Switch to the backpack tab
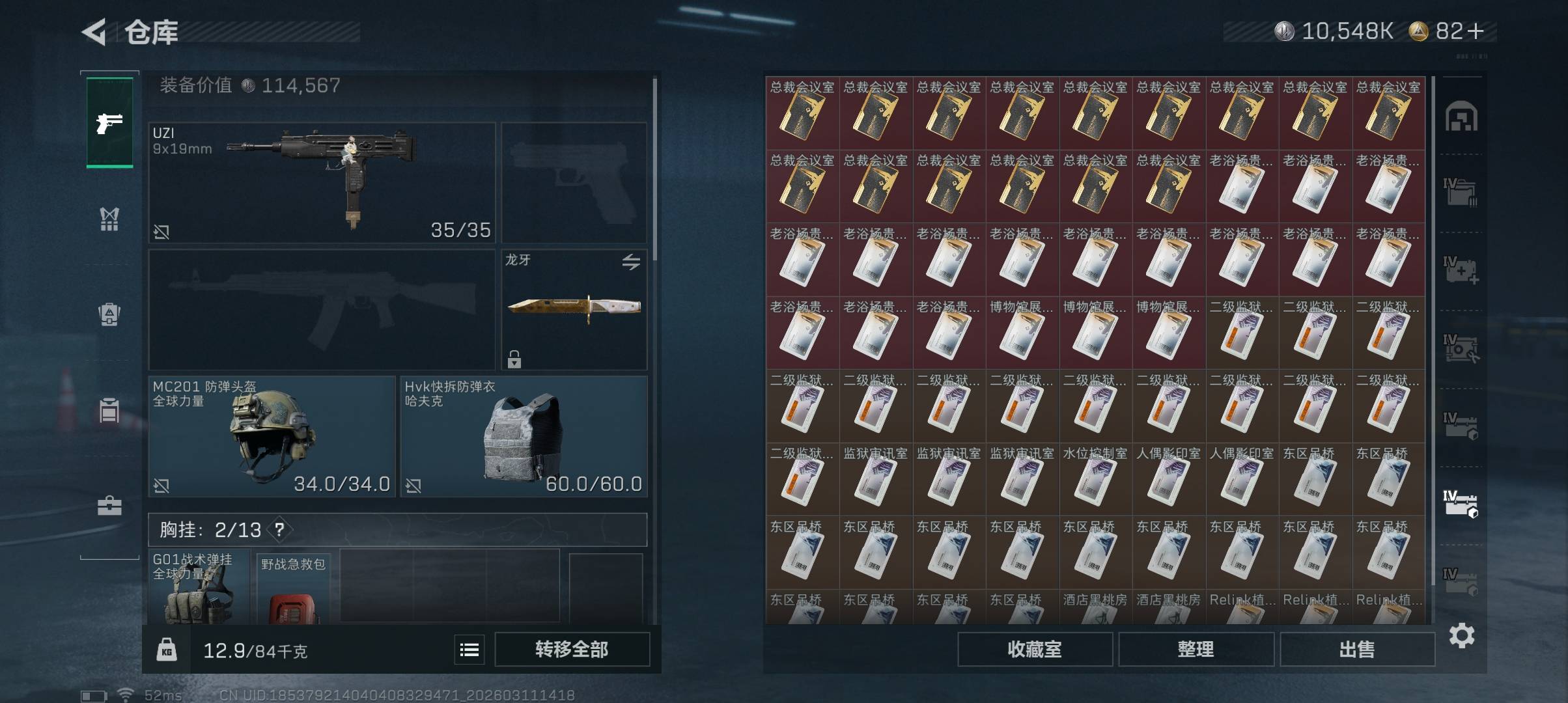This screenshot has height=703, width=1568. [109, 314]
